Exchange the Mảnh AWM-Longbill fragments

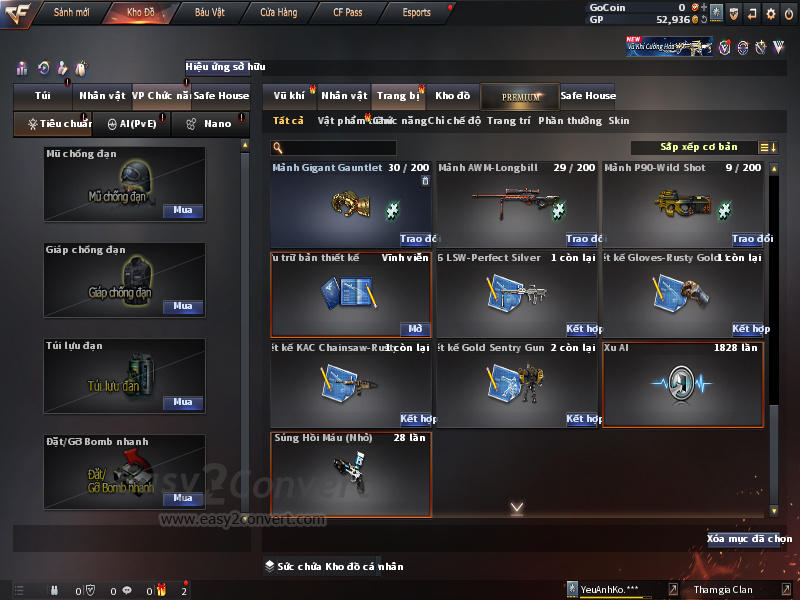(x=583, y=239)
